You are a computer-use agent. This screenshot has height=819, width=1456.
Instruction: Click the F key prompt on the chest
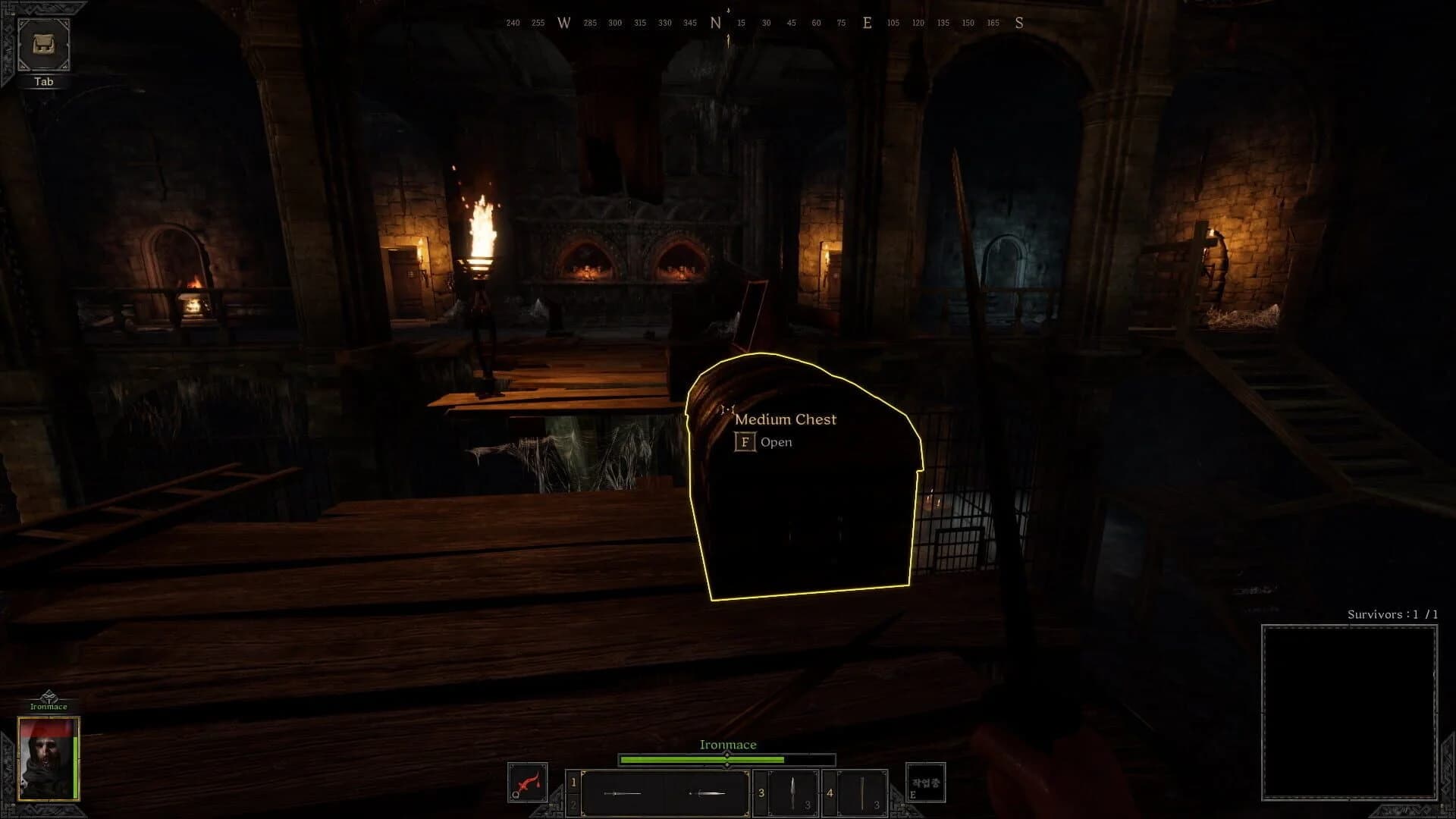point(745,441)
